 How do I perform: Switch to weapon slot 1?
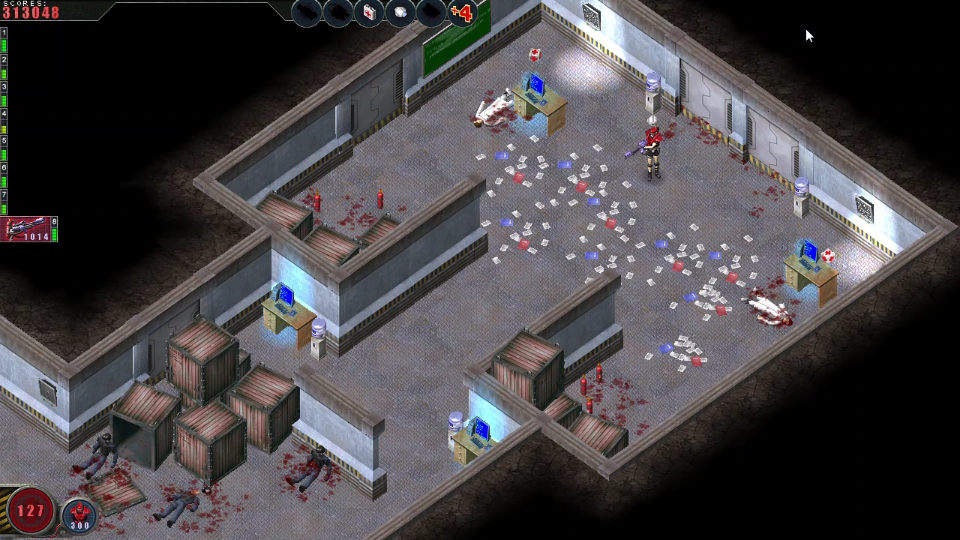point(4,39)
